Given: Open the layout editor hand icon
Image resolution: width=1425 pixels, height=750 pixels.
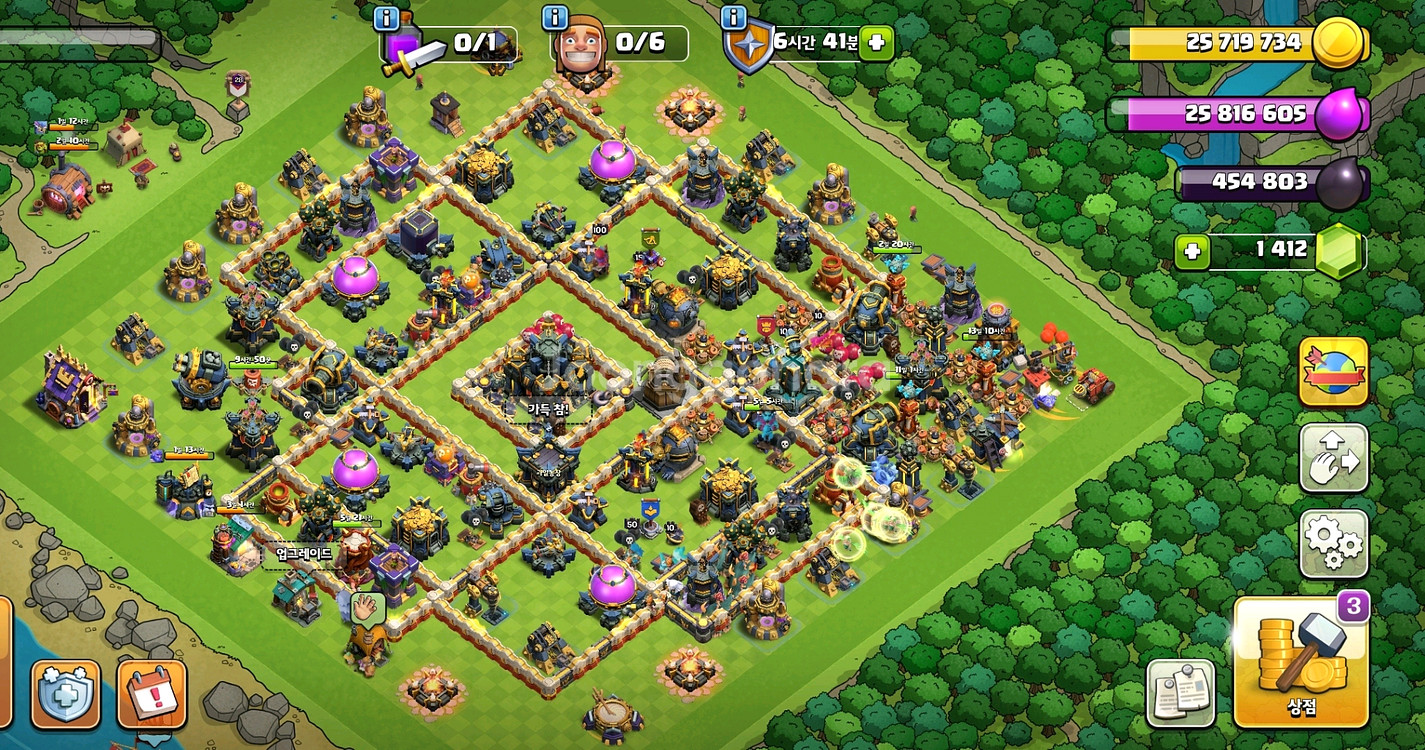Looking at the screenshot, I should tap(1333, 458).
